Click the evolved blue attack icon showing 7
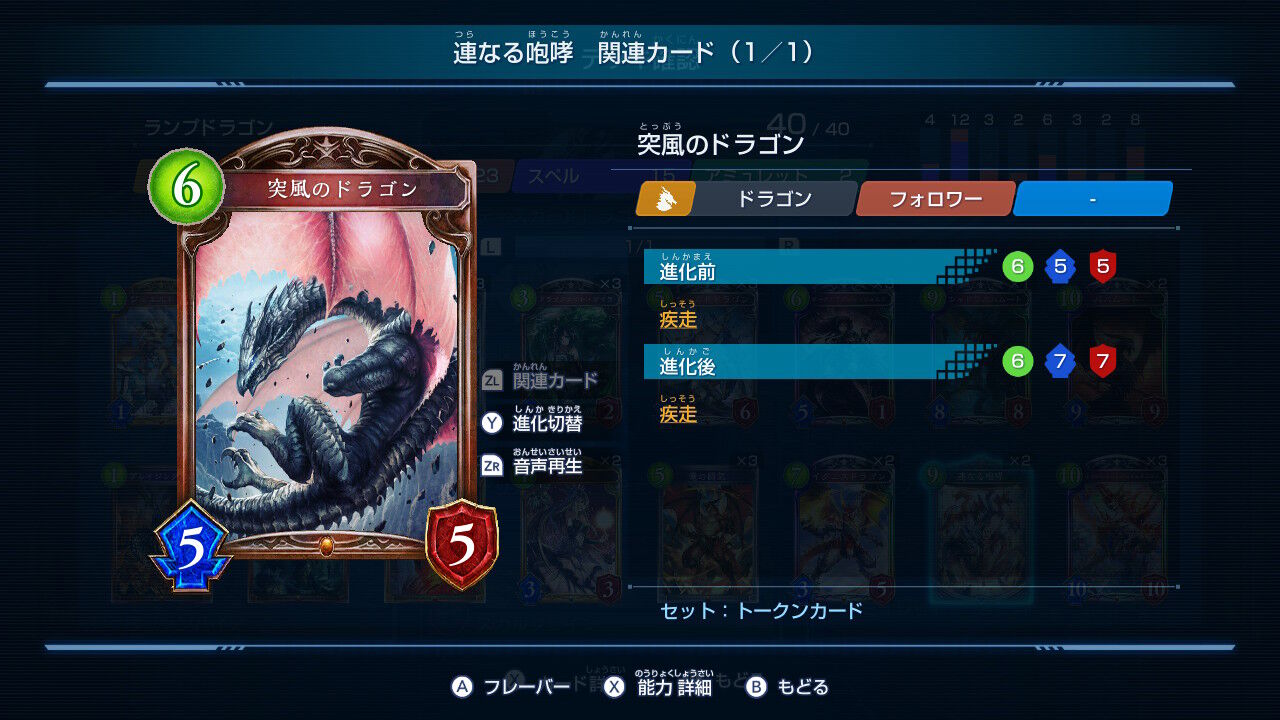 coord(1058,362)
